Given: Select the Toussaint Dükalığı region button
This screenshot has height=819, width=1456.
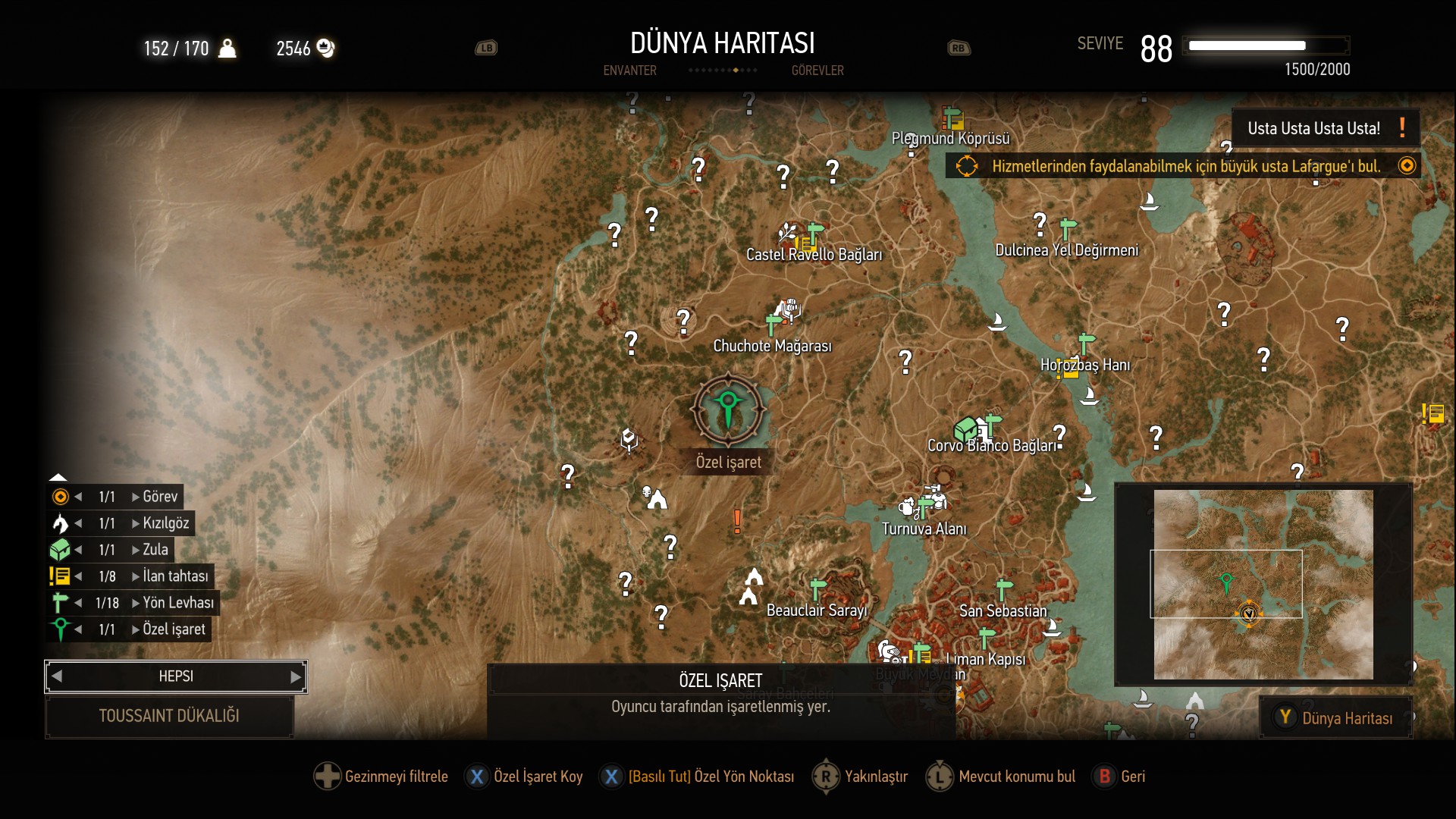Looking at the screenshot, I should click(169, 716).
